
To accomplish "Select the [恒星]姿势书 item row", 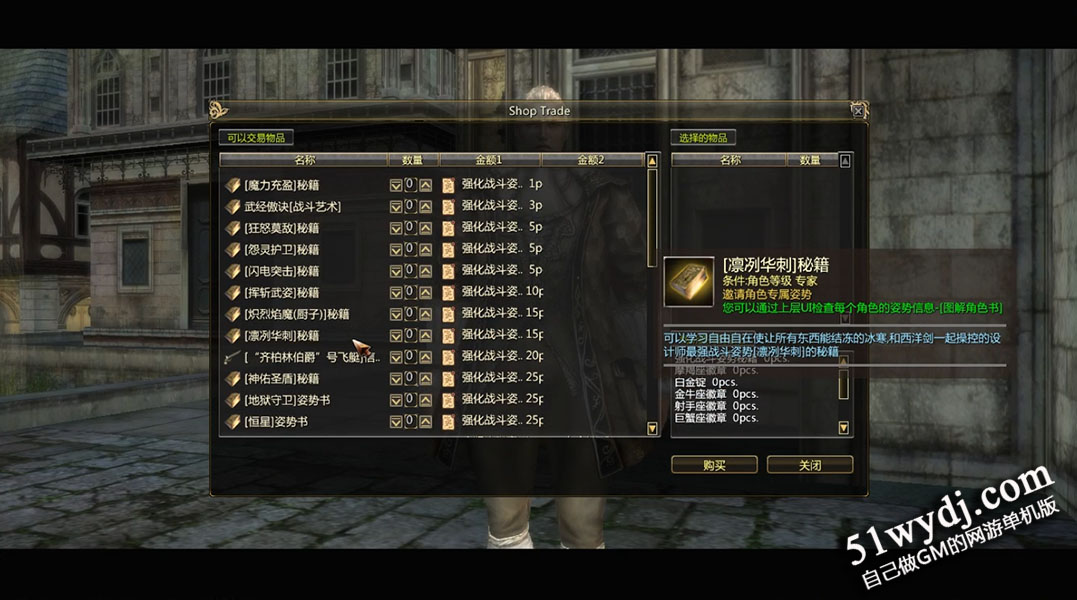I will pos(275,422).
